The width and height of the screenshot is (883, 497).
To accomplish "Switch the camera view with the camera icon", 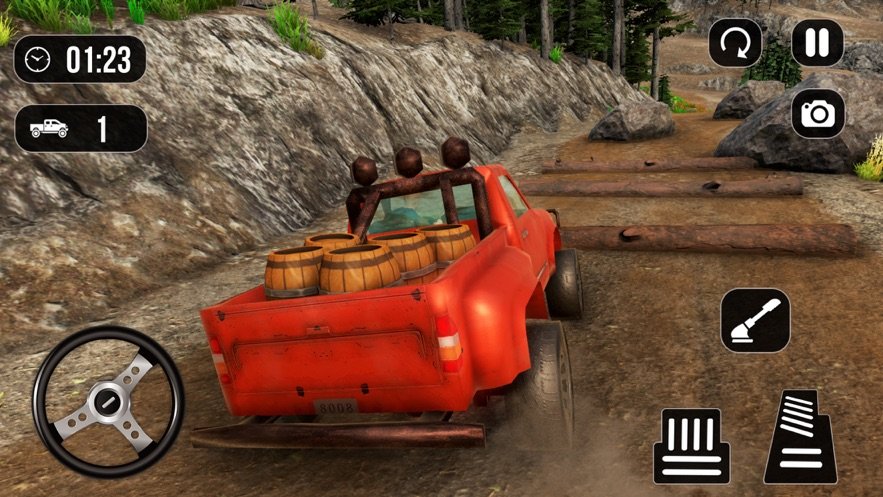I will pos(817,113).
